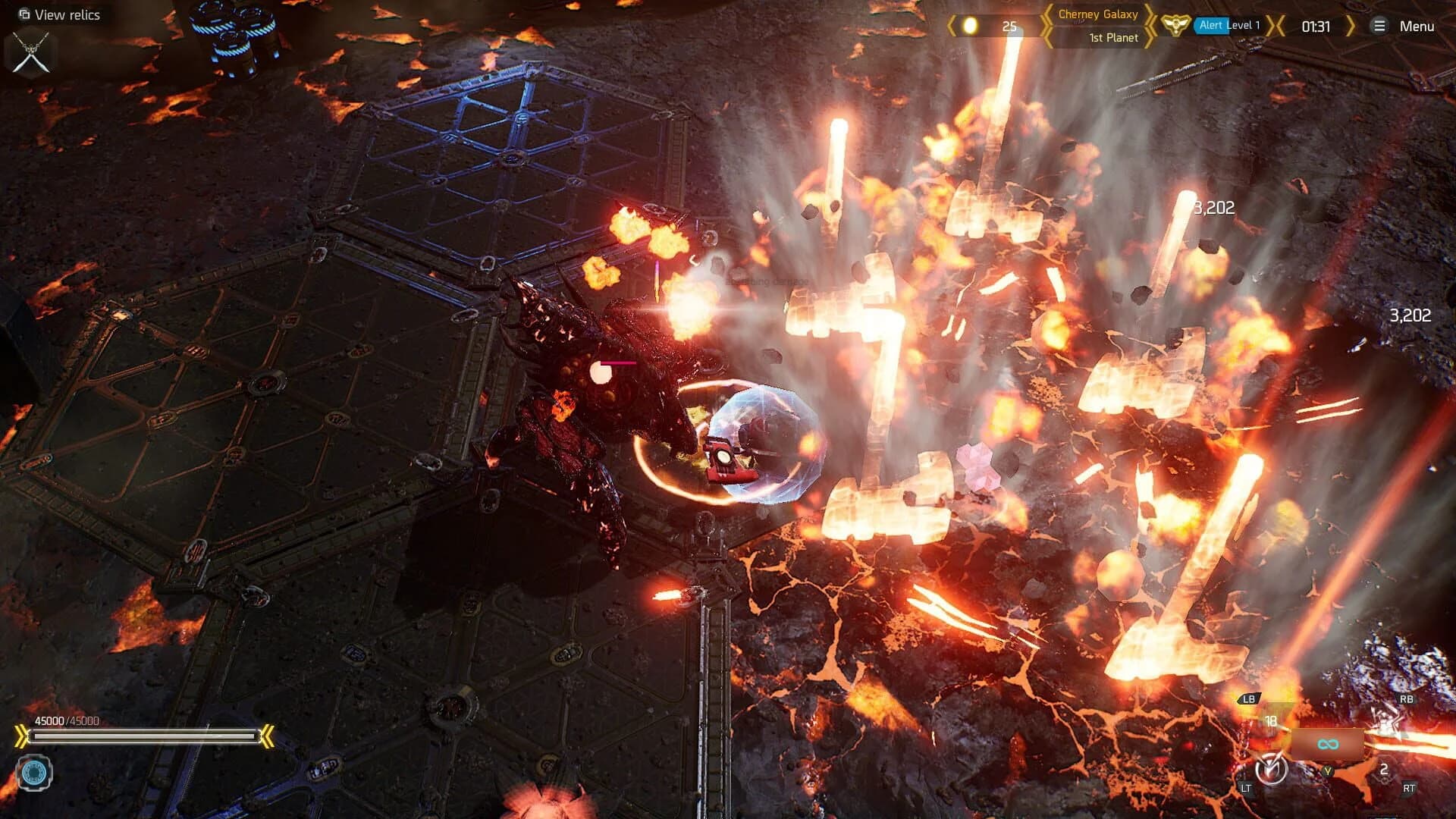Click the gold coin currency icon

[970, 26]
